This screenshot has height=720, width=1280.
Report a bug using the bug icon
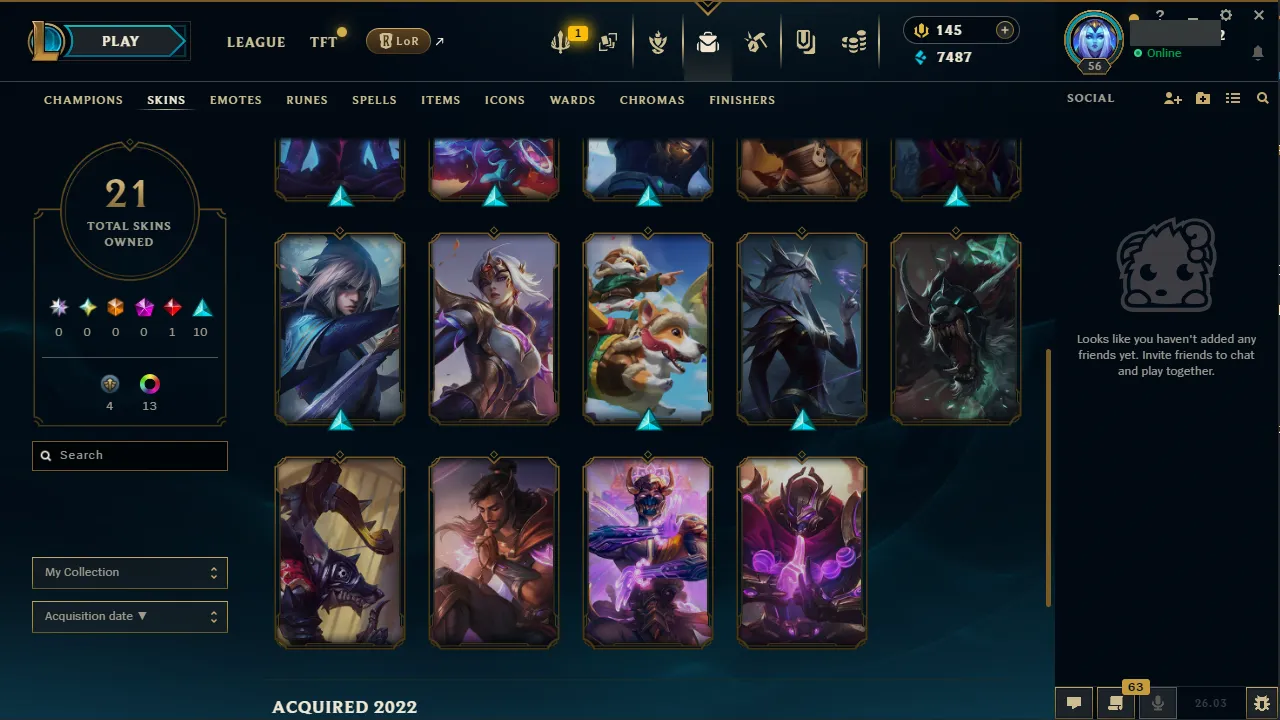1262,703
